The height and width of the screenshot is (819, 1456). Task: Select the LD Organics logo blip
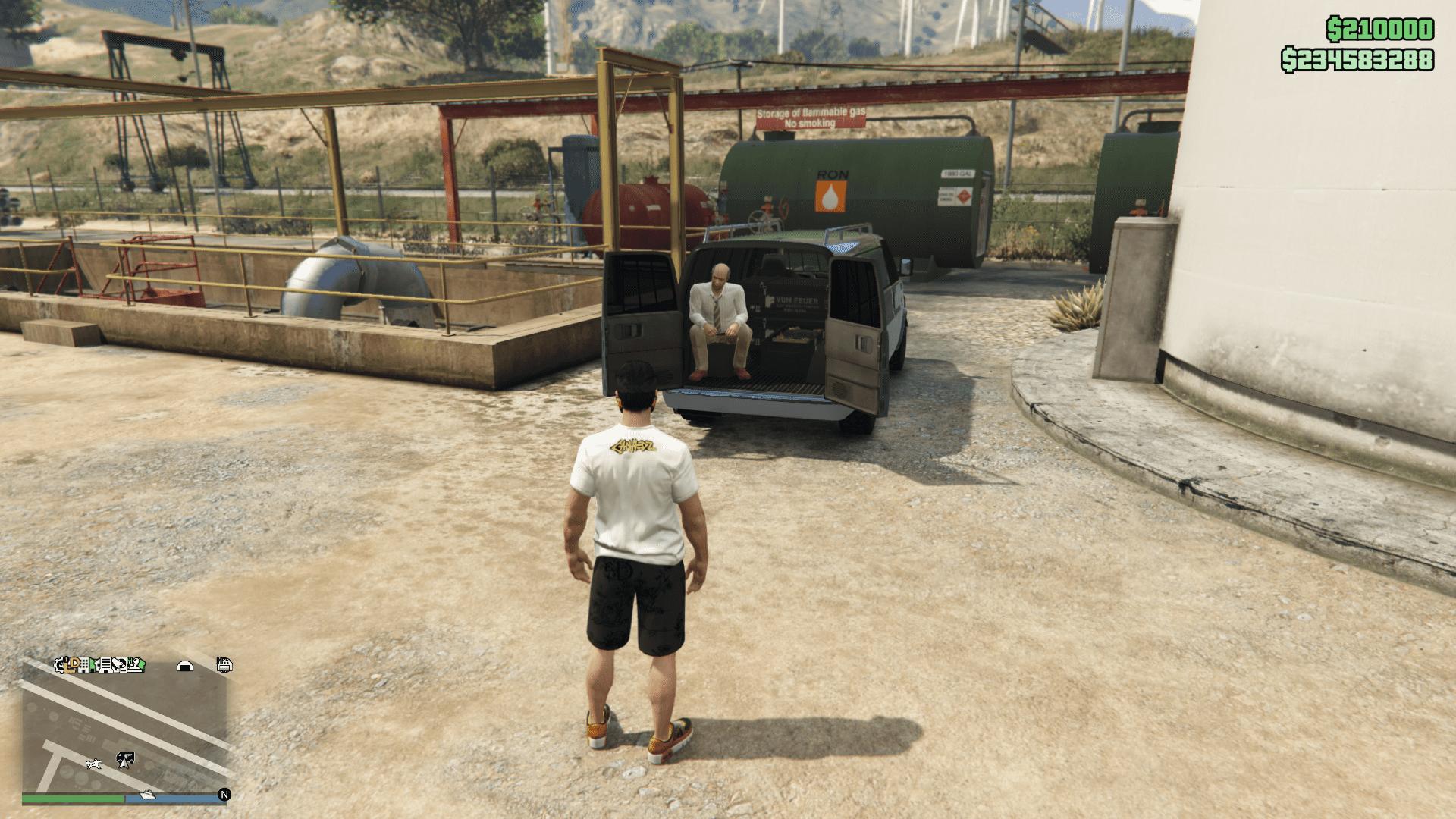tap(71, 665)
